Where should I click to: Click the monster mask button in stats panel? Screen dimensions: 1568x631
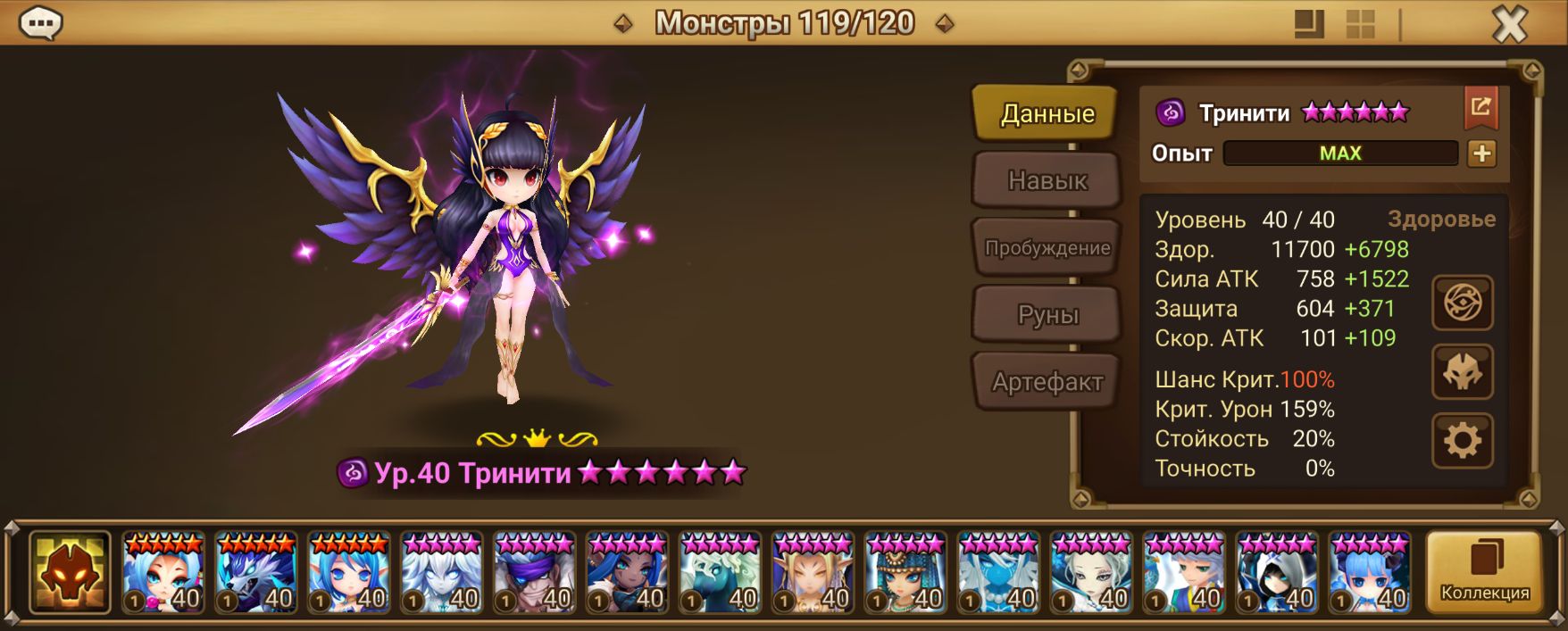point(1462,372)
